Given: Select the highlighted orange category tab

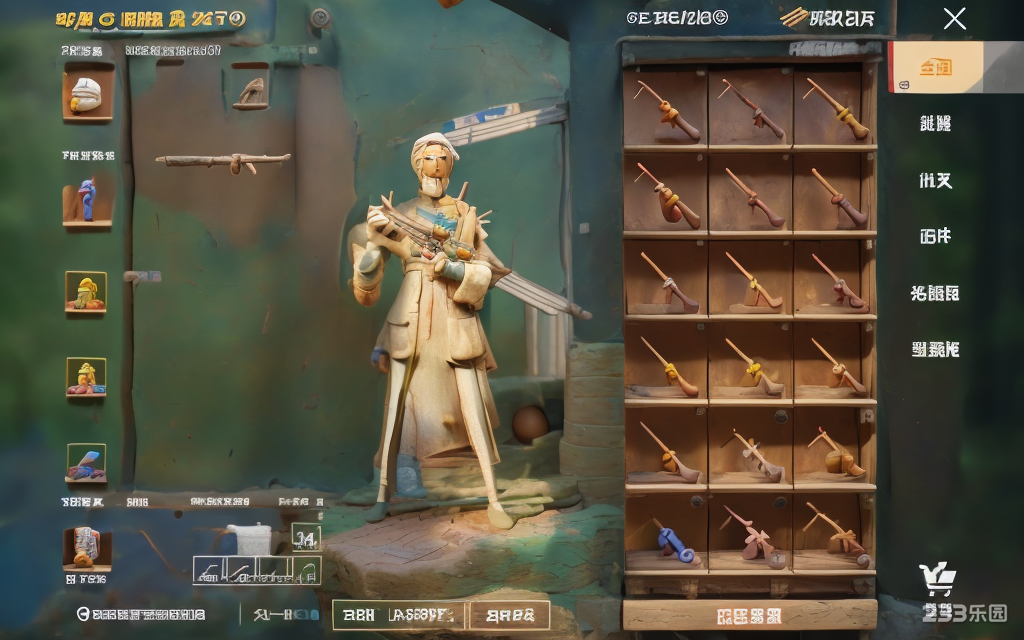Looking at the screenshot, I should tap(936, 67).
